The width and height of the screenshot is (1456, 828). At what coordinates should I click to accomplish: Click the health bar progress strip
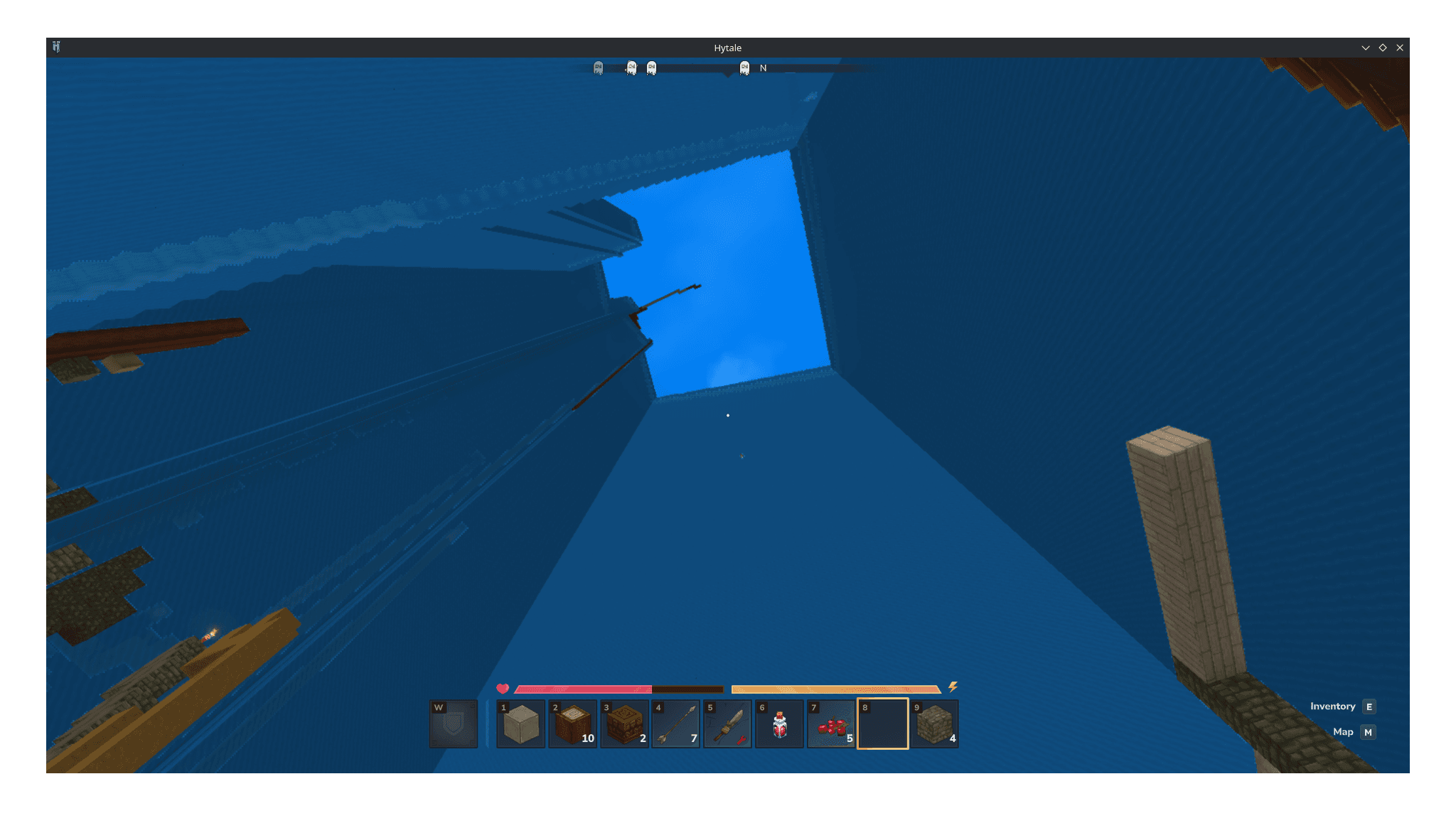coord(583,688)
